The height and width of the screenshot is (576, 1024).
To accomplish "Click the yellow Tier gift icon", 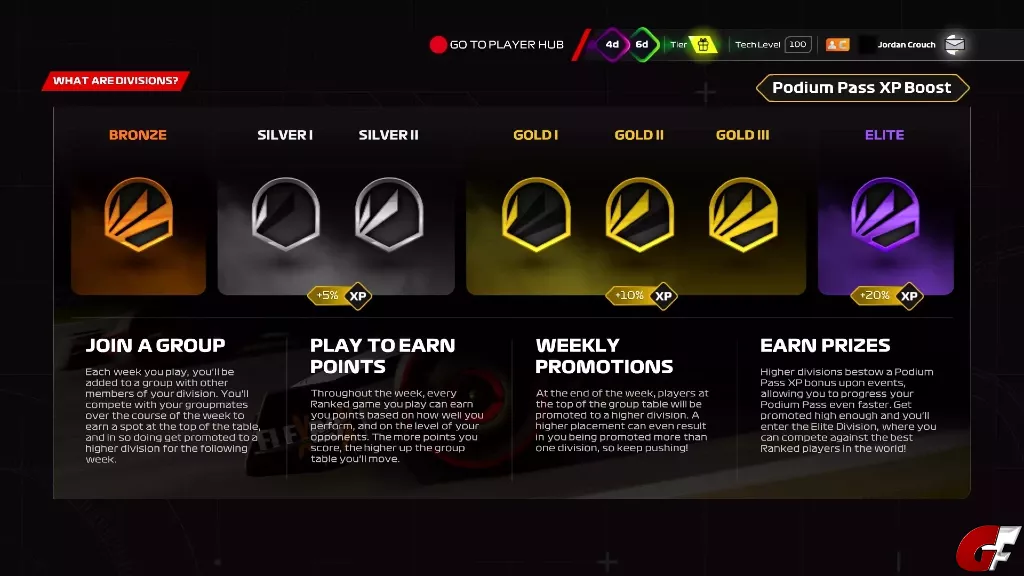I will click(x=703, y=44).
